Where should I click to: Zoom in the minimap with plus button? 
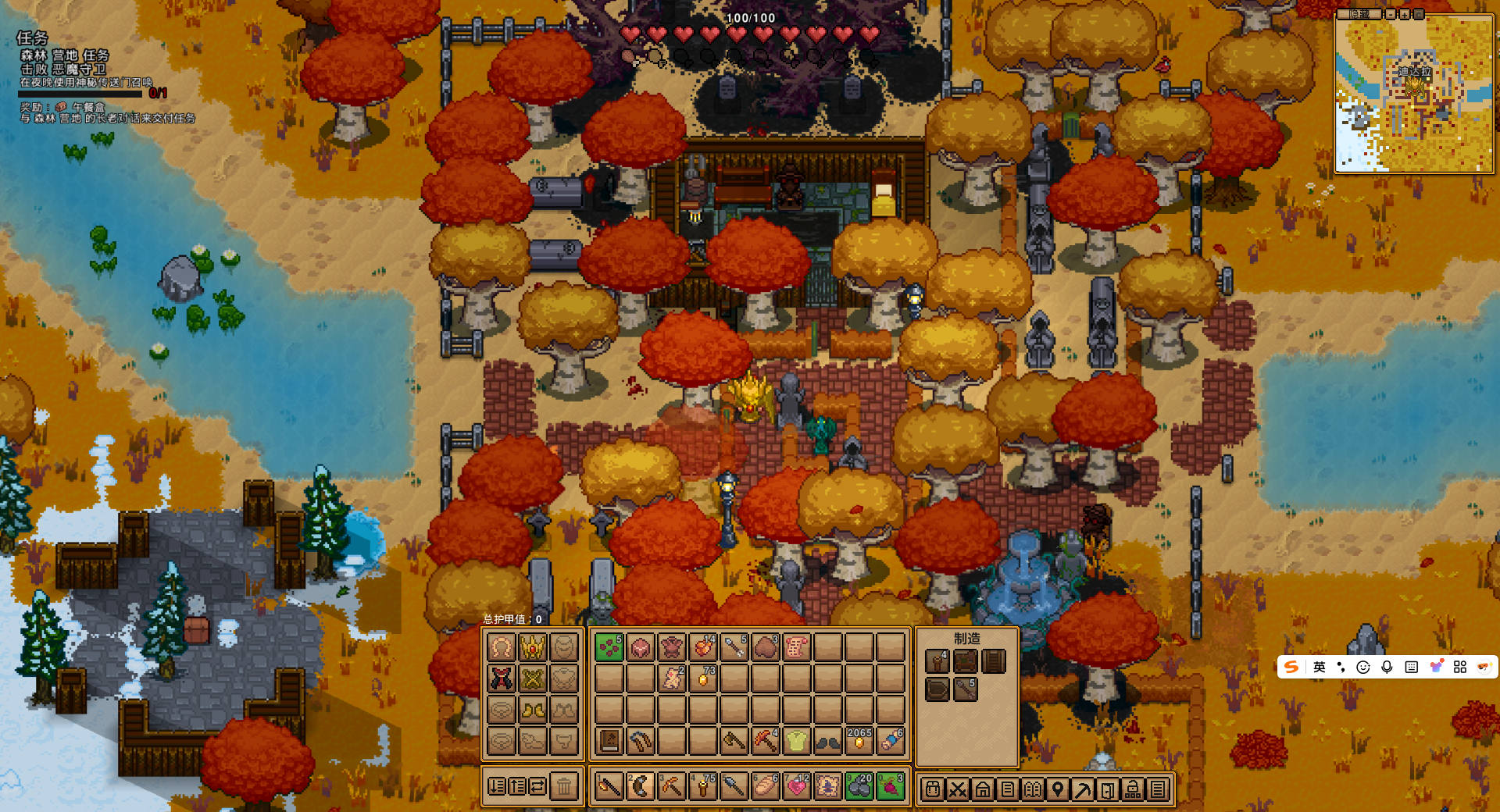click(1405, 14)
